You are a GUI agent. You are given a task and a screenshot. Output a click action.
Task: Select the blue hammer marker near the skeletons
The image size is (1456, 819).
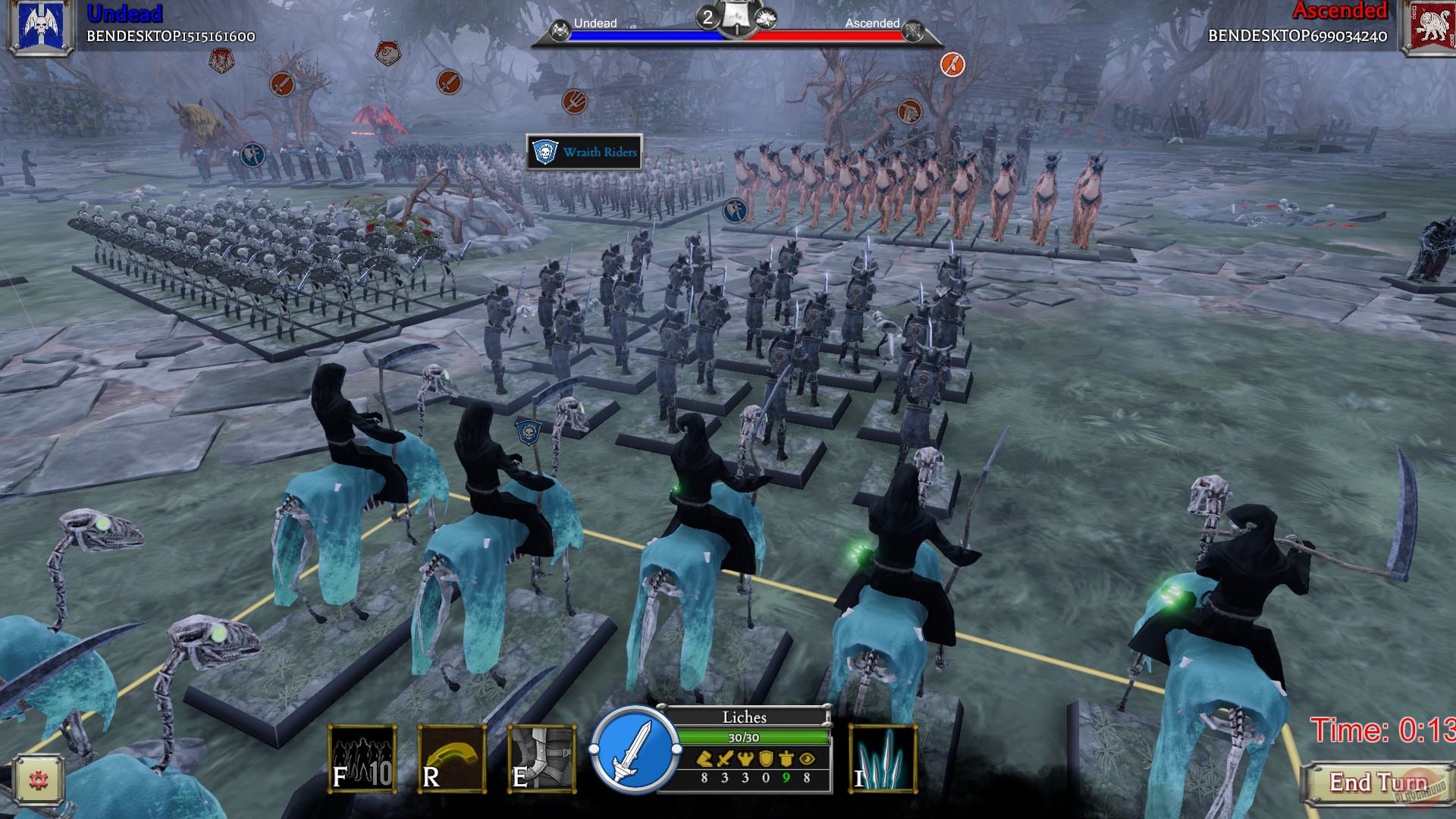[253, 157]
